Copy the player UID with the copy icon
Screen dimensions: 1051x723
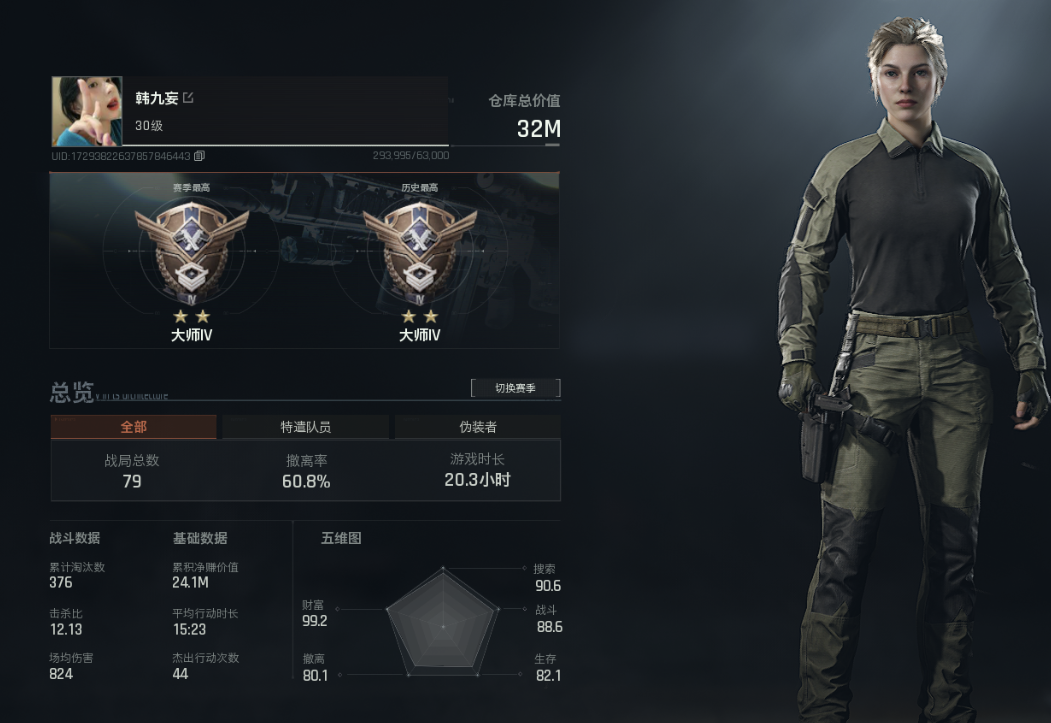199,156
